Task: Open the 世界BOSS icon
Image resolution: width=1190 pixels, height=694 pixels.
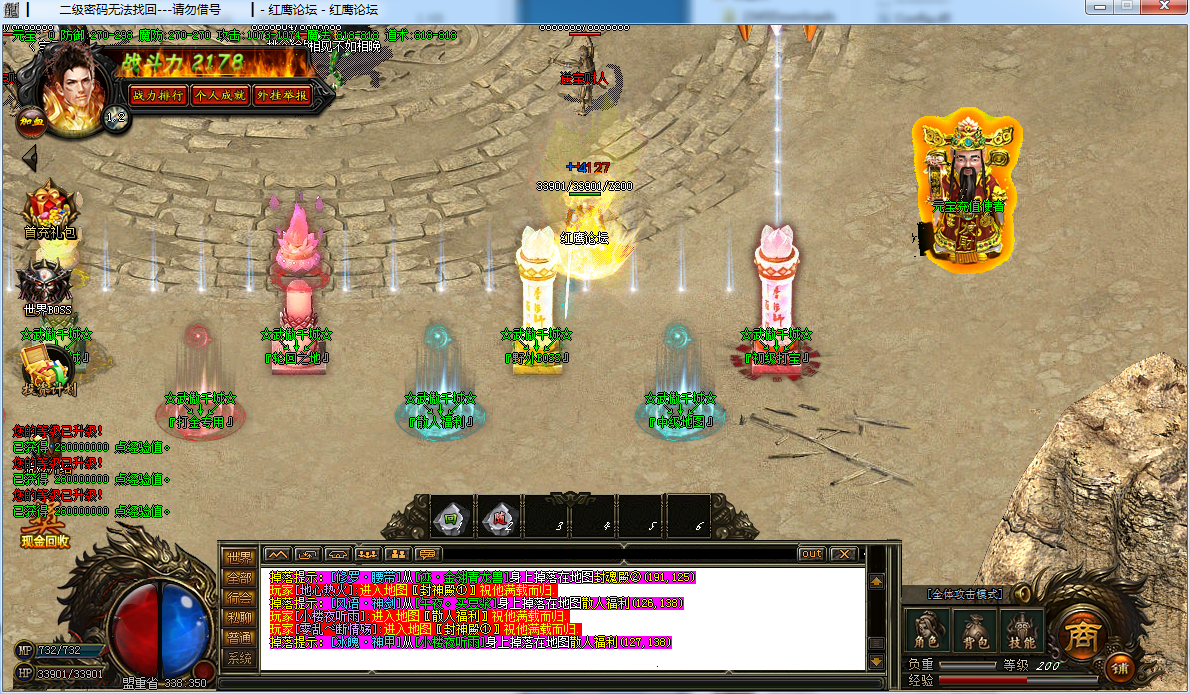Action: (49, 285)
